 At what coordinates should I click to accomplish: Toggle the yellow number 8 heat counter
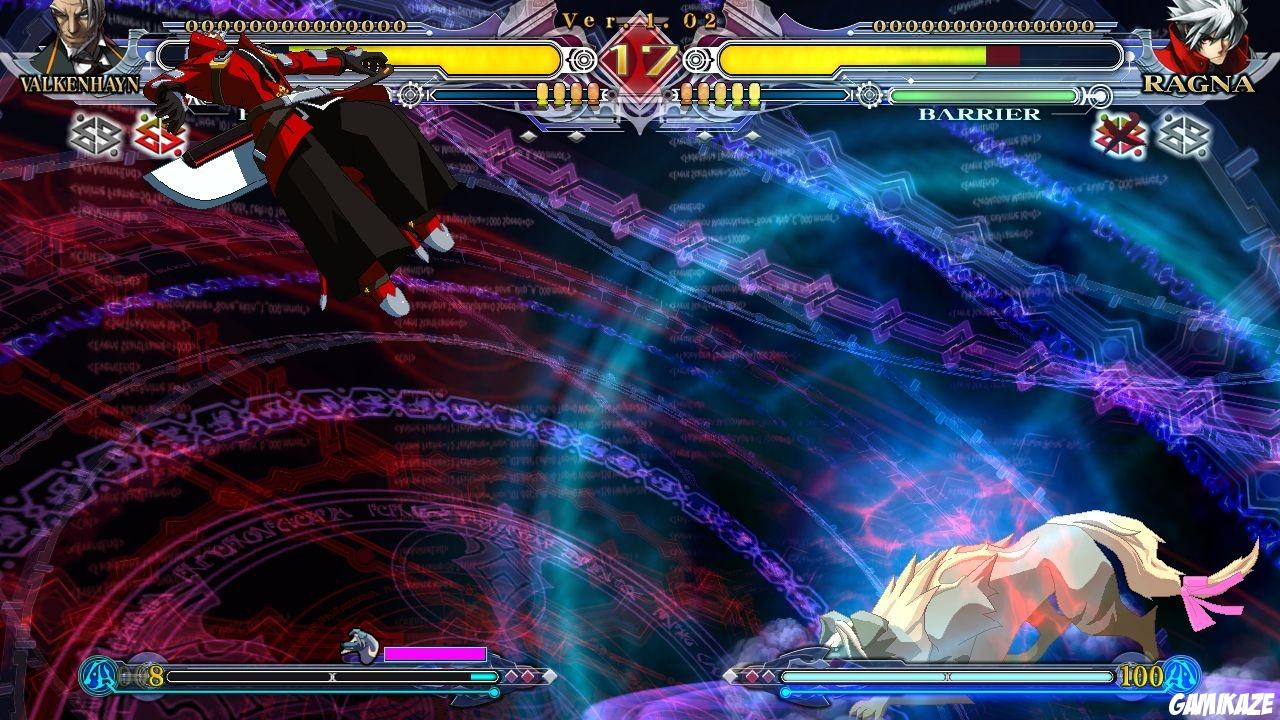coord(154,676)
